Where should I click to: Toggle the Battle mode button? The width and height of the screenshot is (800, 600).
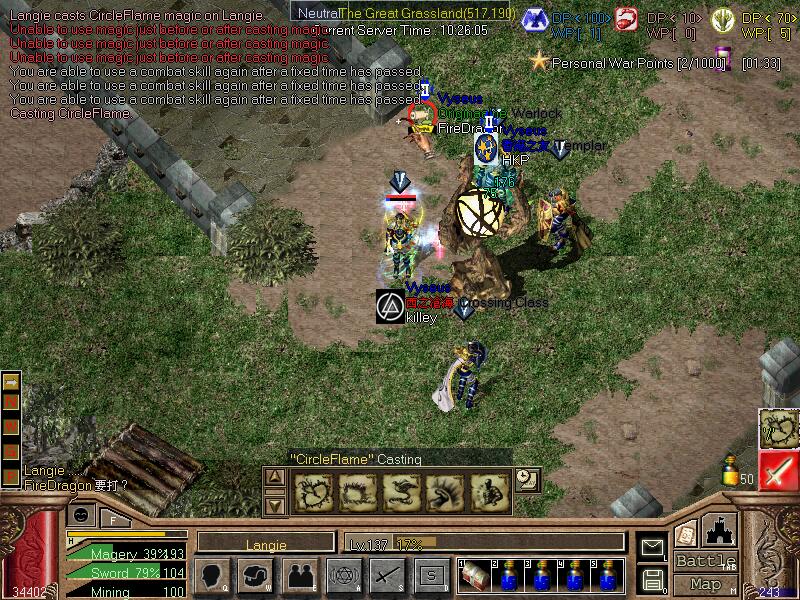pyautogui.click(x=705, y=560)
